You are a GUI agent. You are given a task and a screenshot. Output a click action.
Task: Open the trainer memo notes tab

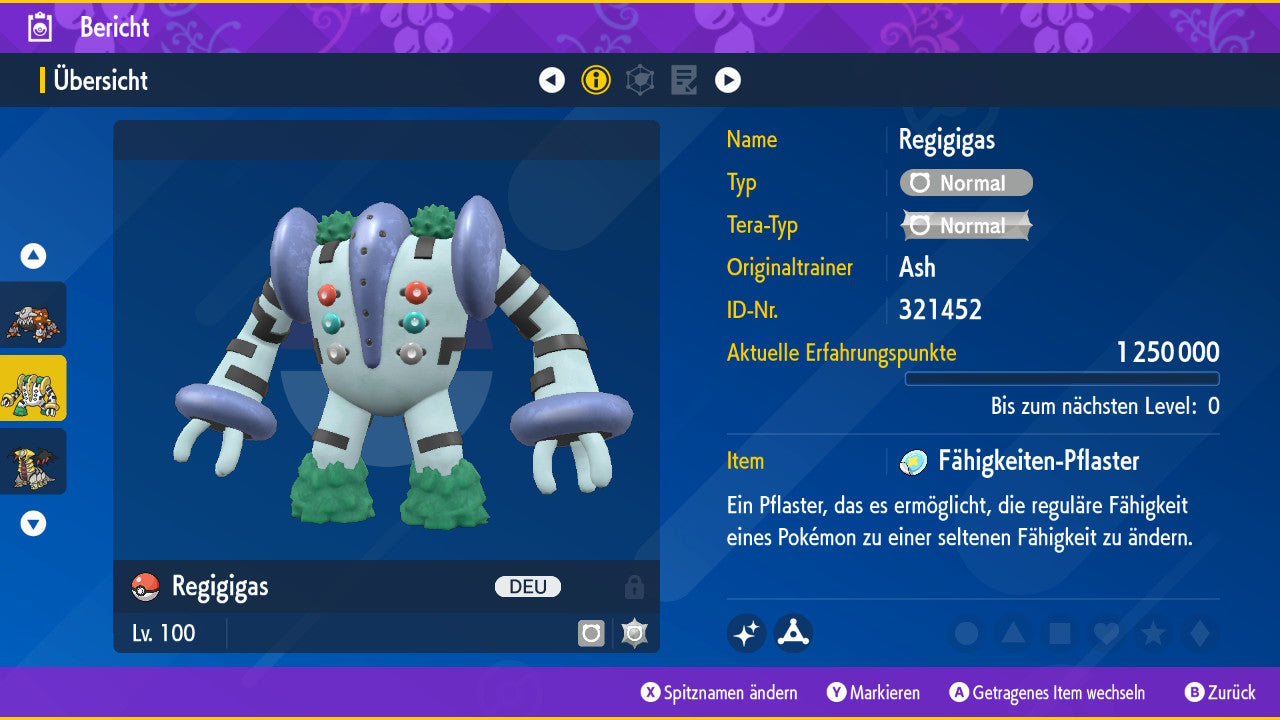tap(684, 80)
